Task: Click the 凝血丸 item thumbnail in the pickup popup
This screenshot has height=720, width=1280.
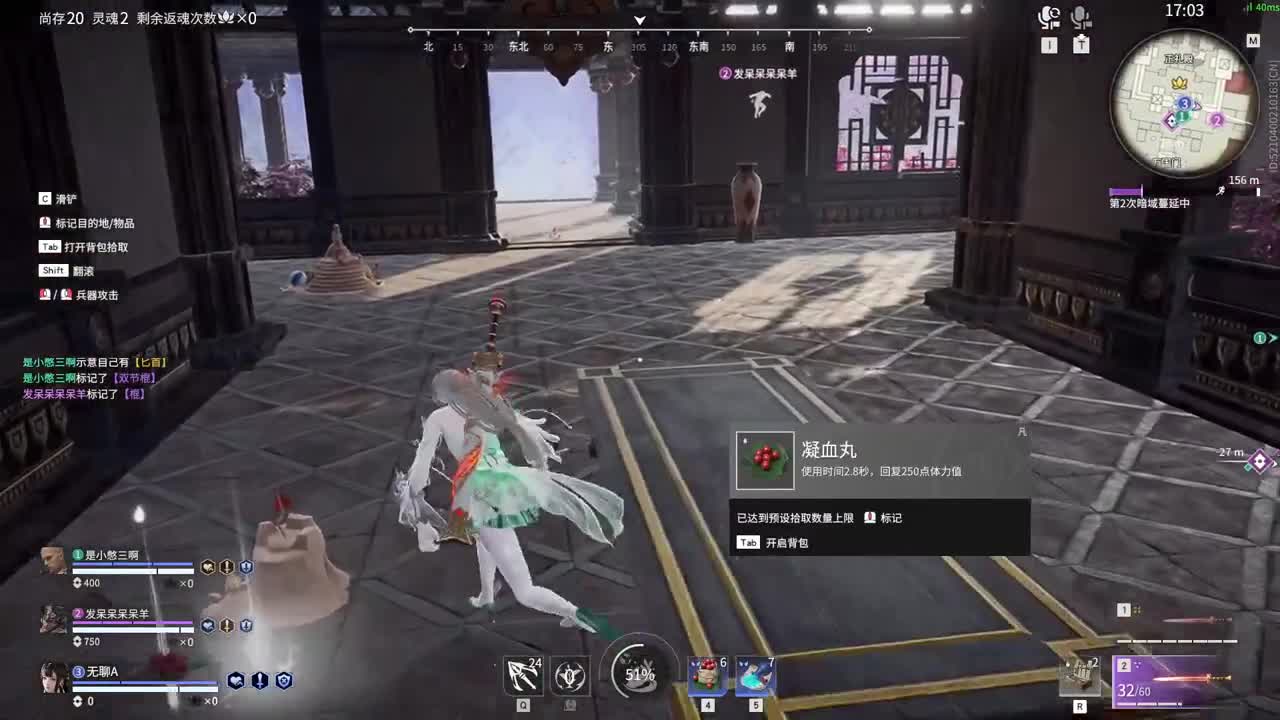Action: pyautogui.click(x=765, y=461)
